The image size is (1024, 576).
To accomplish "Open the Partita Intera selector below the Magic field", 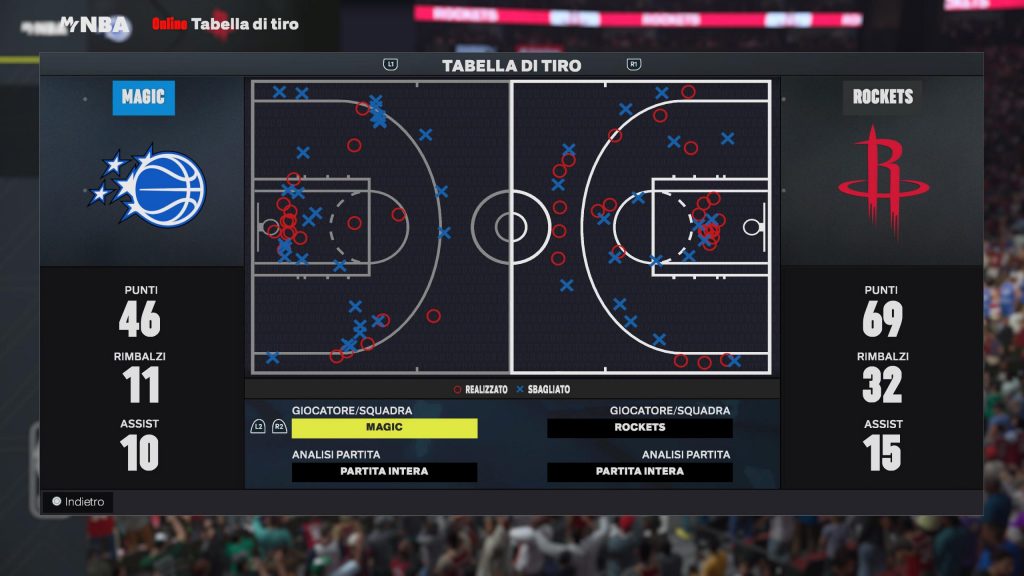I will coord(384,472).
